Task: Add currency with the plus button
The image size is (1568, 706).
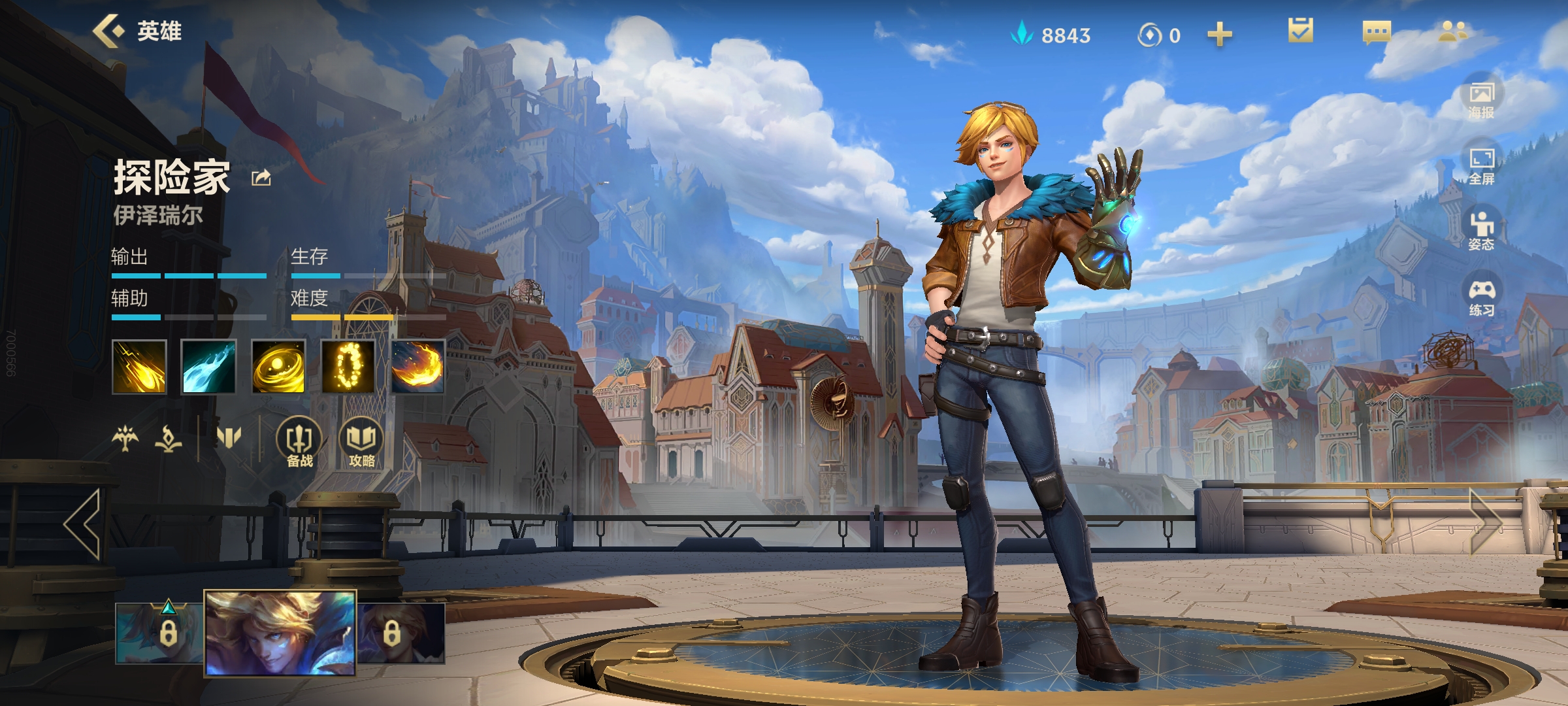Action: (x=1219, y=35)
